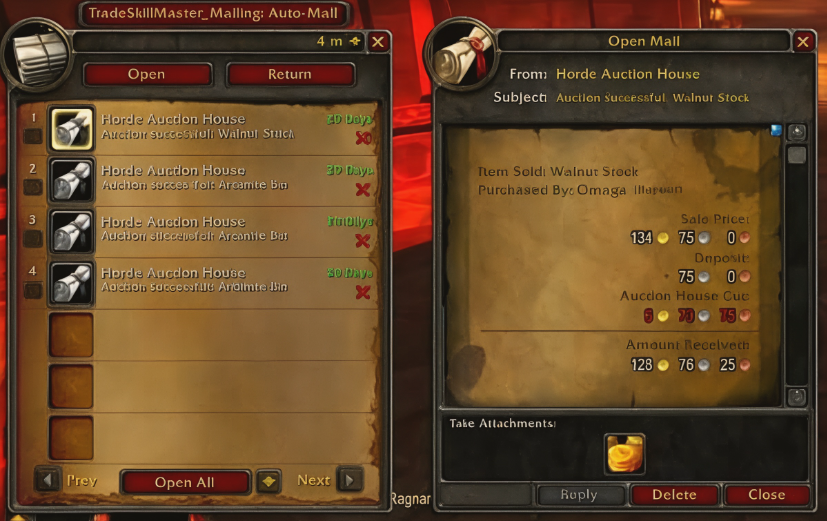Click the Reply button
This screenshot has width=827, height=521.
[578, 494]
